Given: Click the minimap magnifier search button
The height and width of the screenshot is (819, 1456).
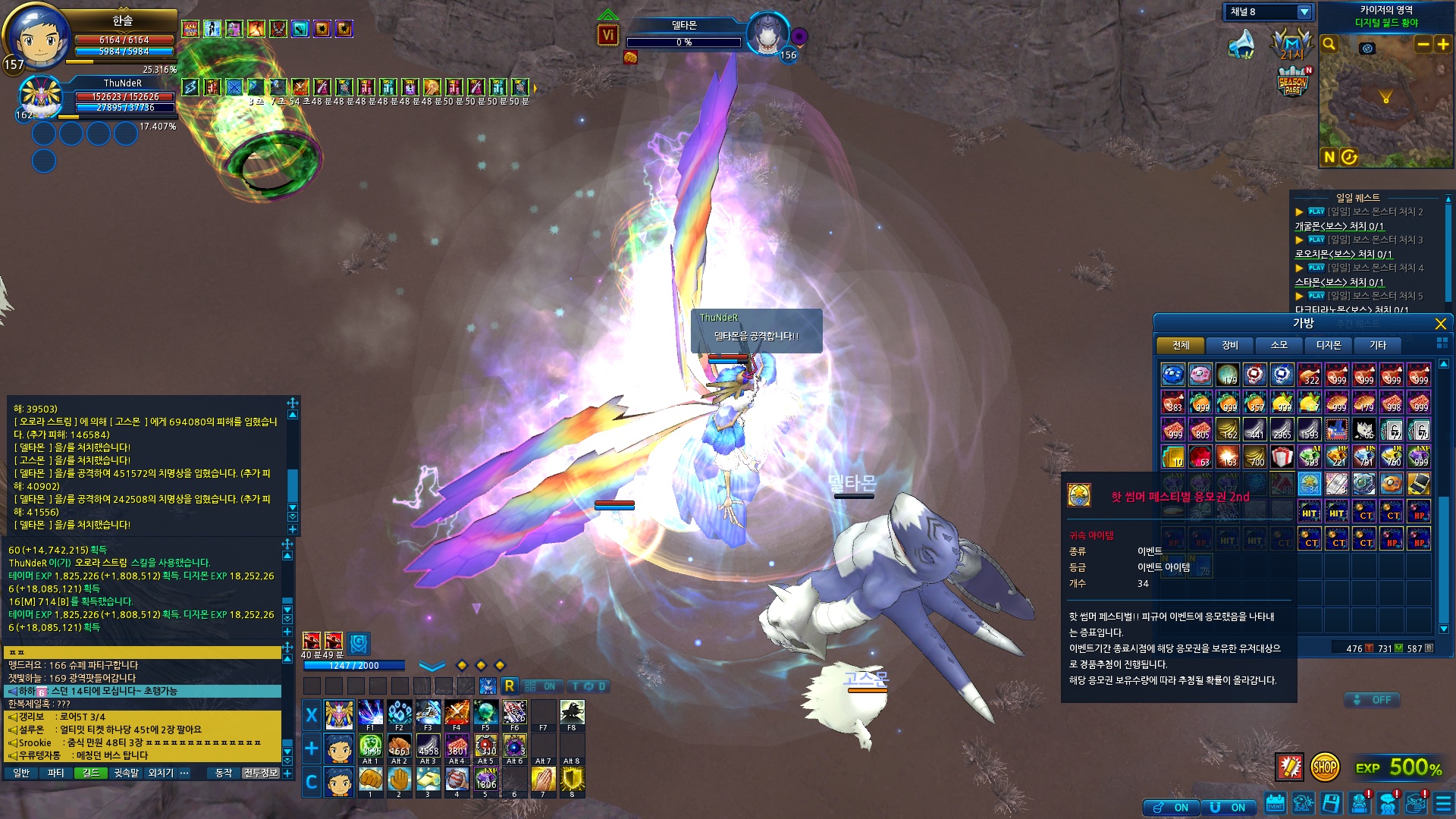Looking at the screenshot, I should (x=1329, y=45).
